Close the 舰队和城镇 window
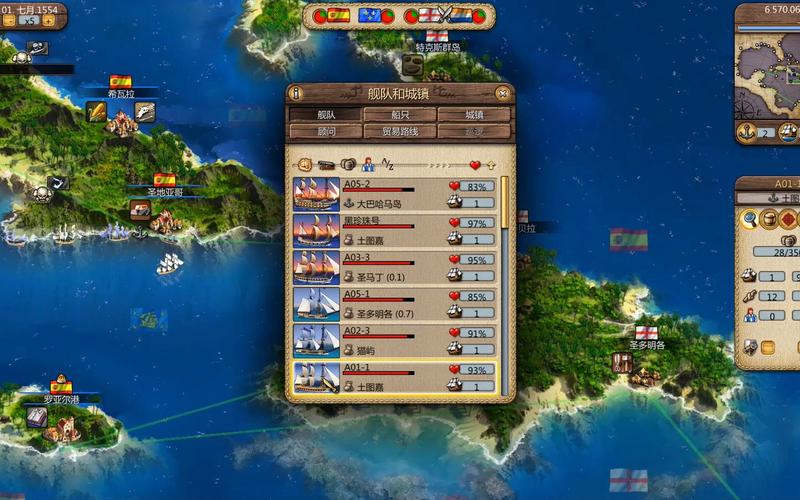 [x=503, y=93]
